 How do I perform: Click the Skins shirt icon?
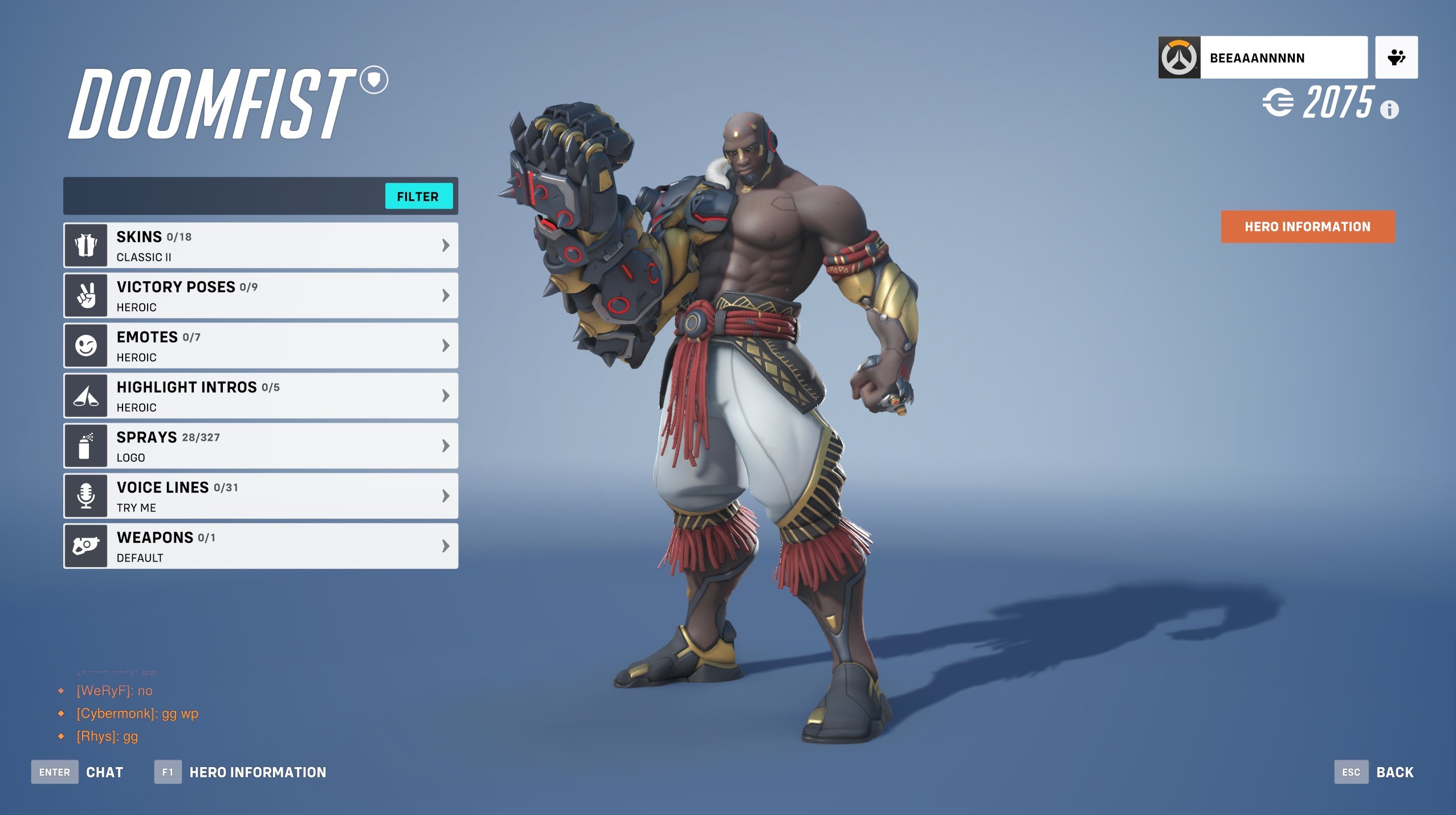85,244
